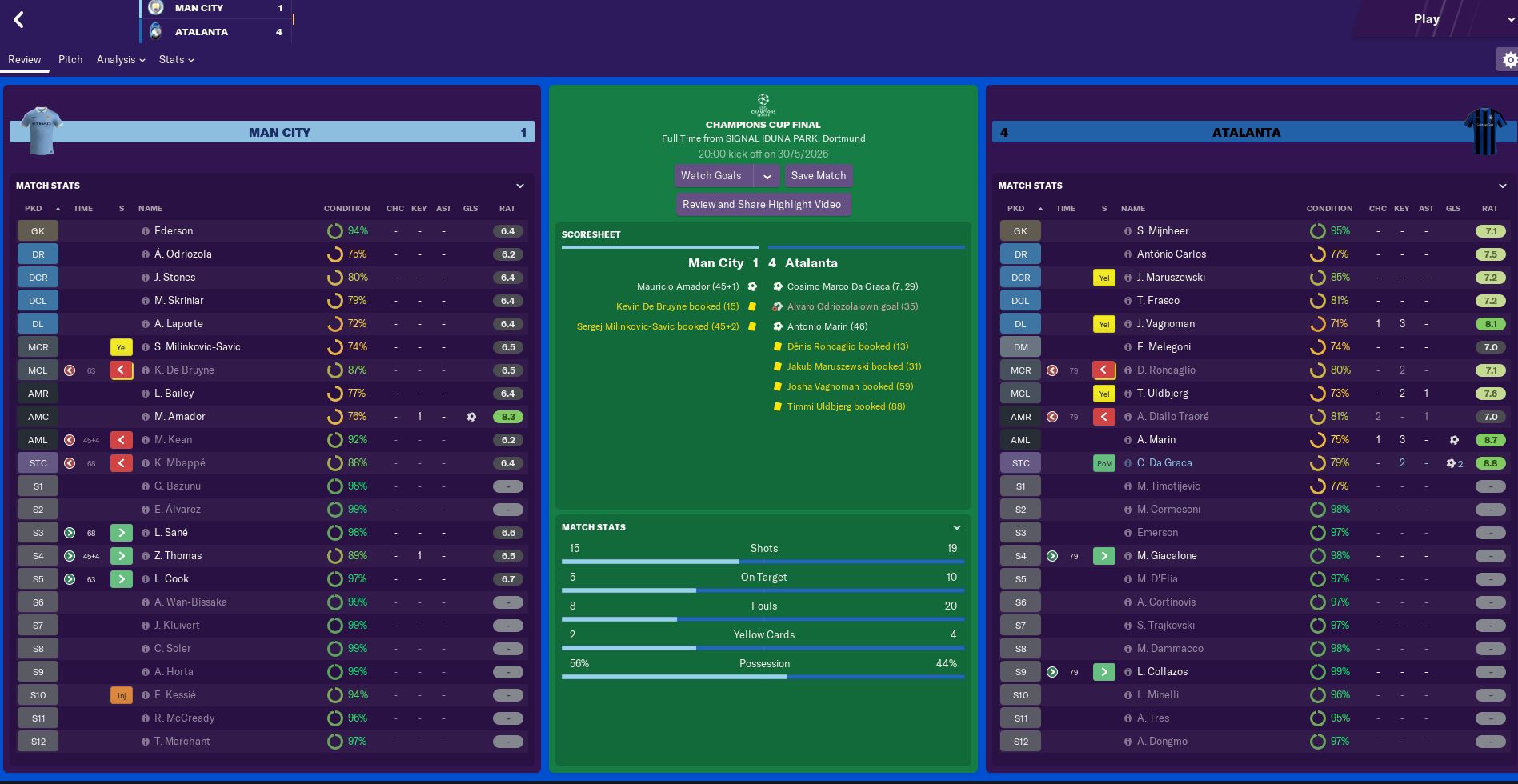Click the Yel badge beside J. Vagnoman

tap(1103, 323)
